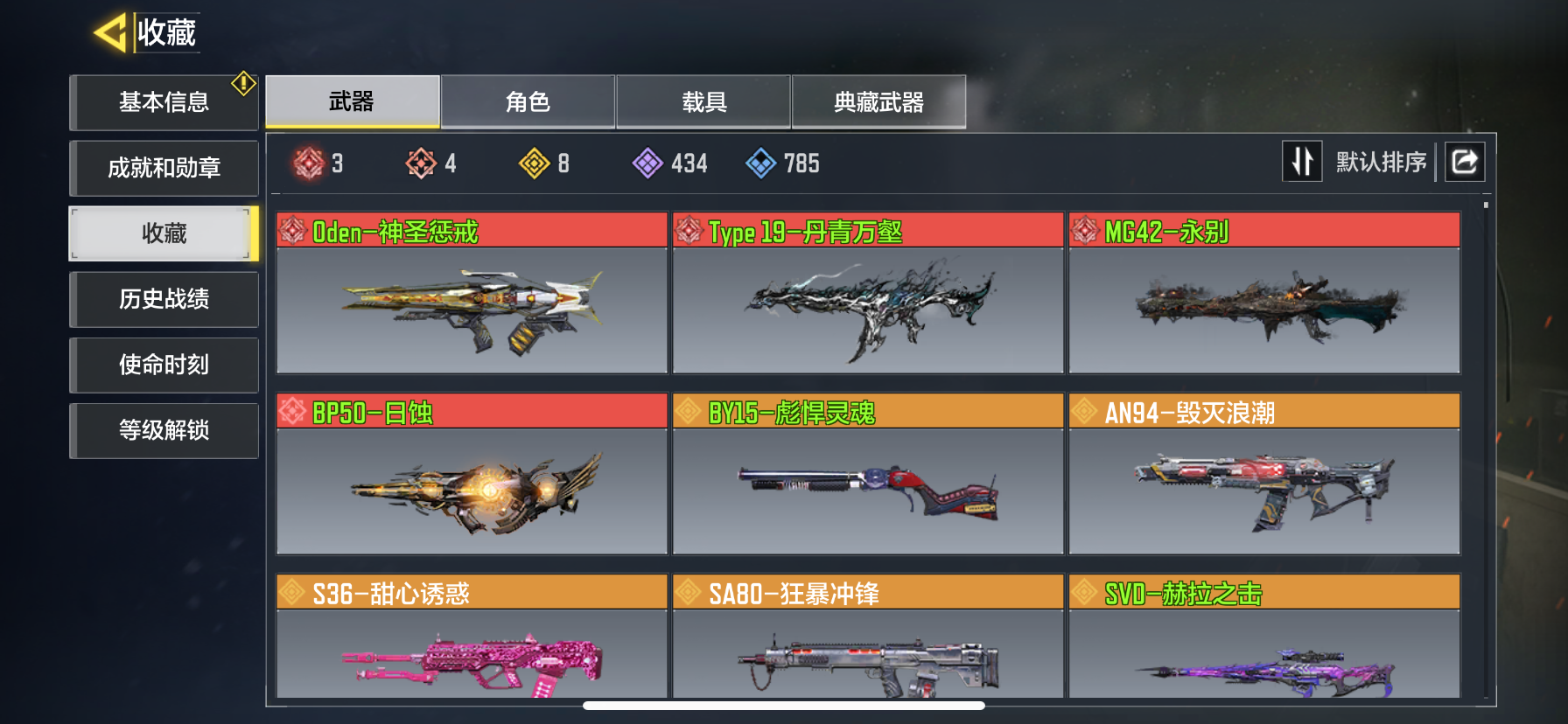Screen dimensions: 1568x724
Task: Open 等级解锁 from the sidebar
Action: click(x=164, y=430)
